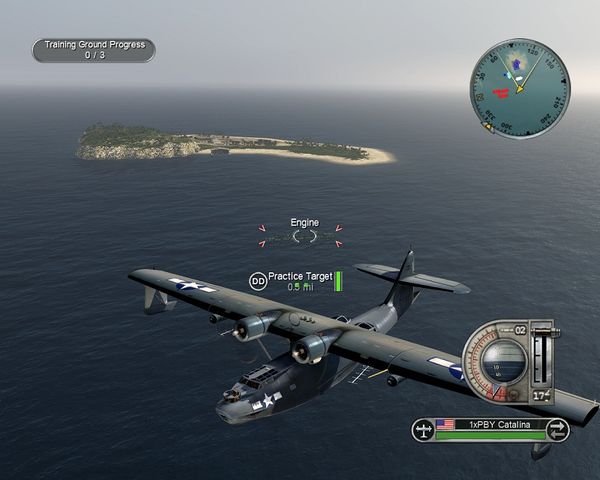Image resolution: width=600 pixels, height=480 pixels.
Task: Select the red target marker on minimap
Action: (x=502, y=92)
